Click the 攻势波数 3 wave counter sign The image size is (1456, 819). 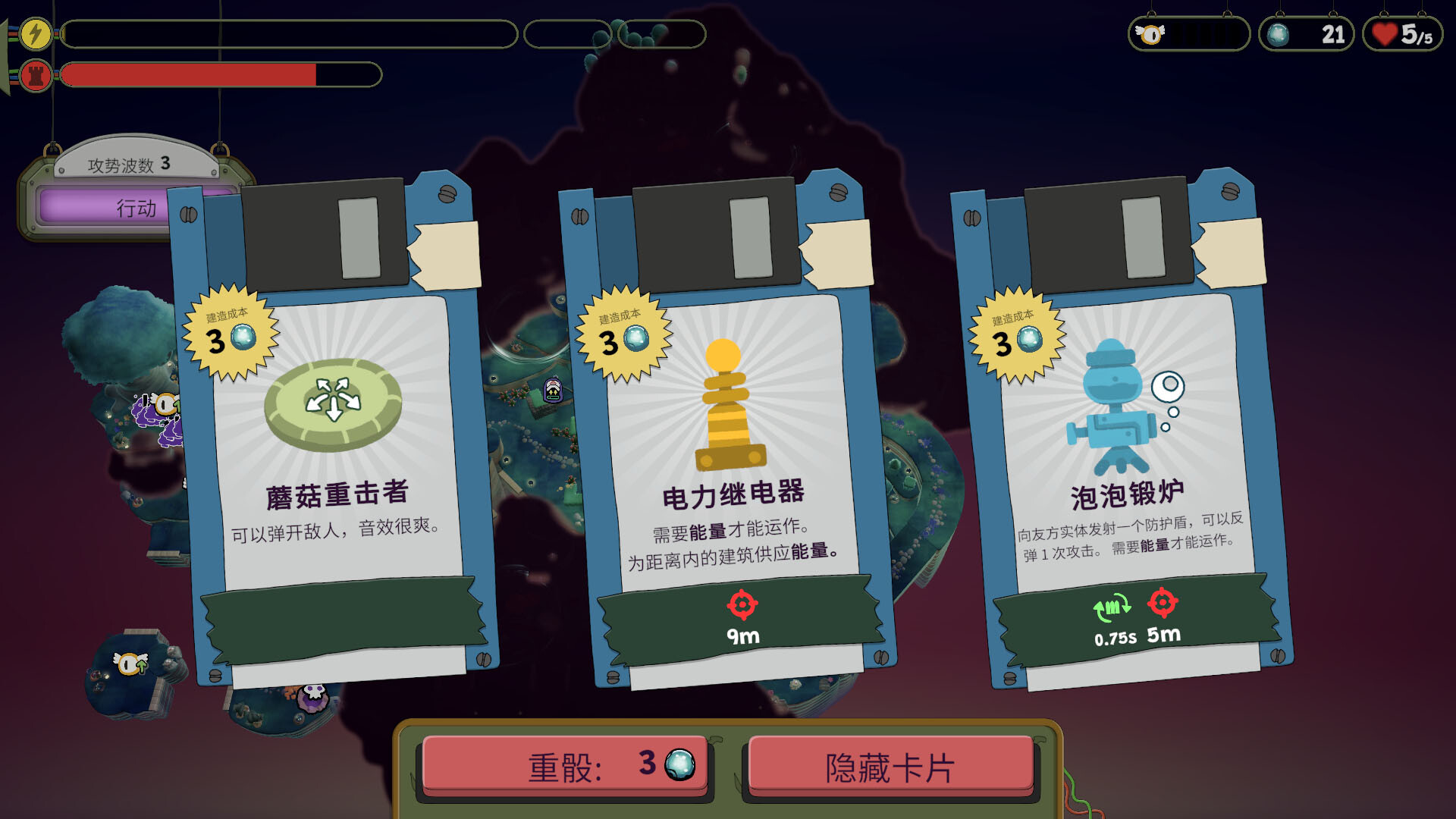pos(129,162)
